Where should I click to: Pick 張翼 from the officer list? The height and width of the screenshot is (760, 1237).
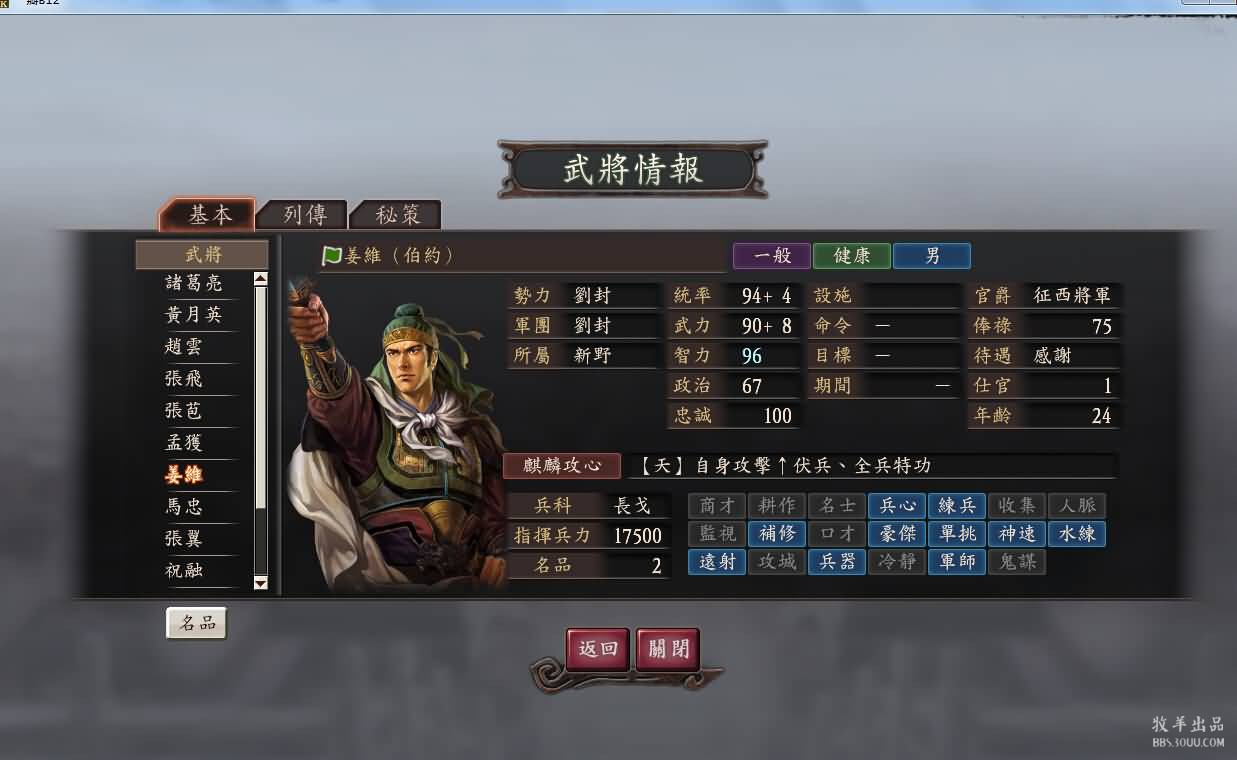click(183, 539)
